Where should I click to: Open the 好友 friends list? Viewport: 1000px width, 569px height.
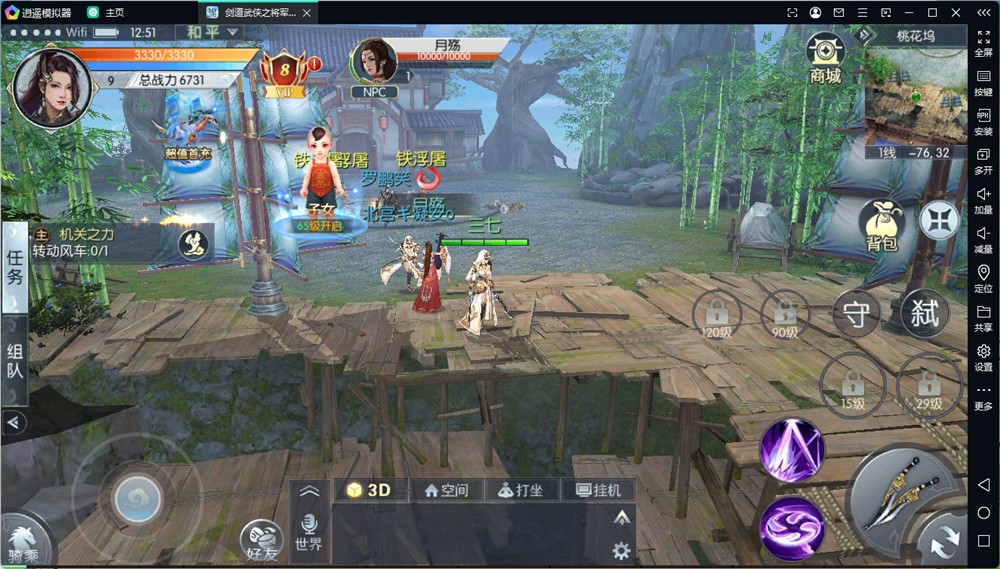tap(260, 540)
